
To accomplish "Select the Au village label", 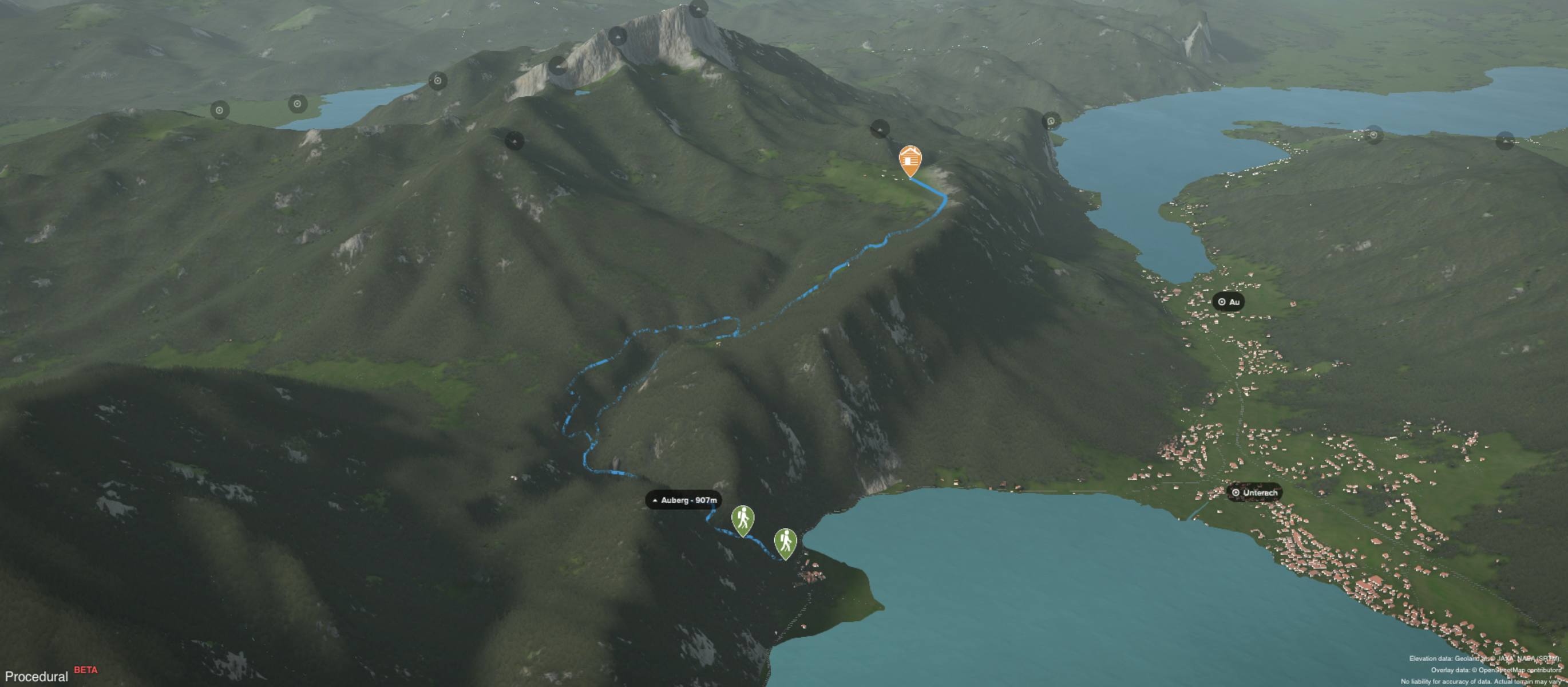I will [1228, 302].
